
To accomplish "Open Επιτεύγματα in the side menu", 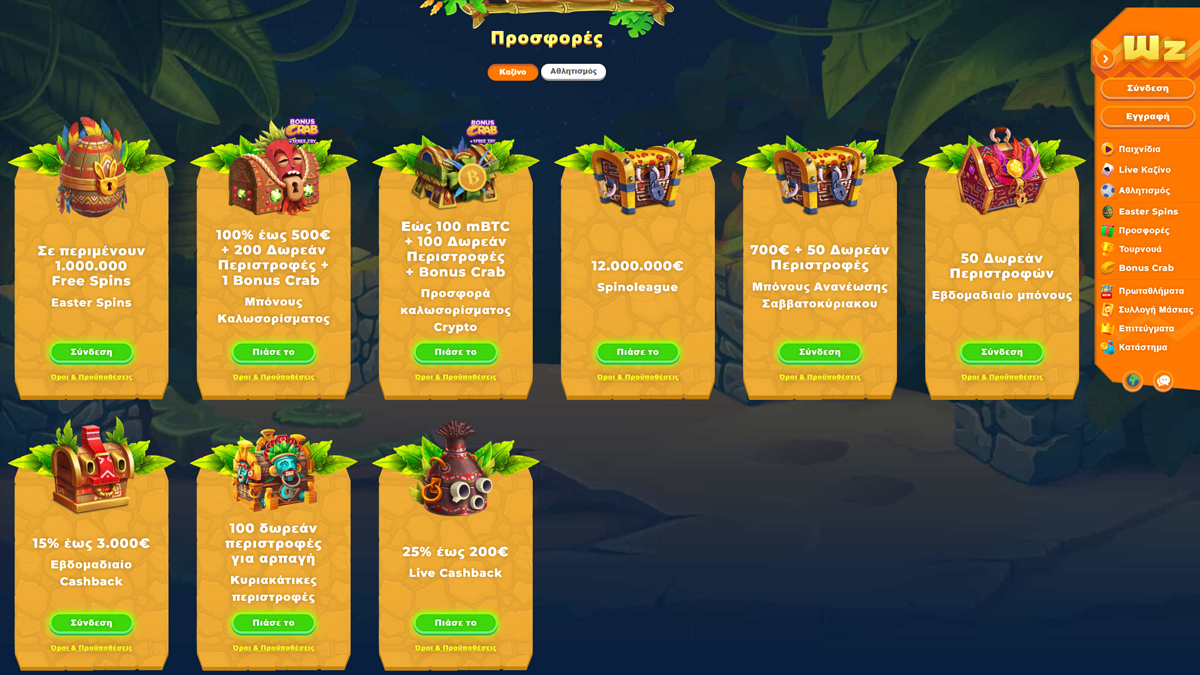I will coord(1146,328).
